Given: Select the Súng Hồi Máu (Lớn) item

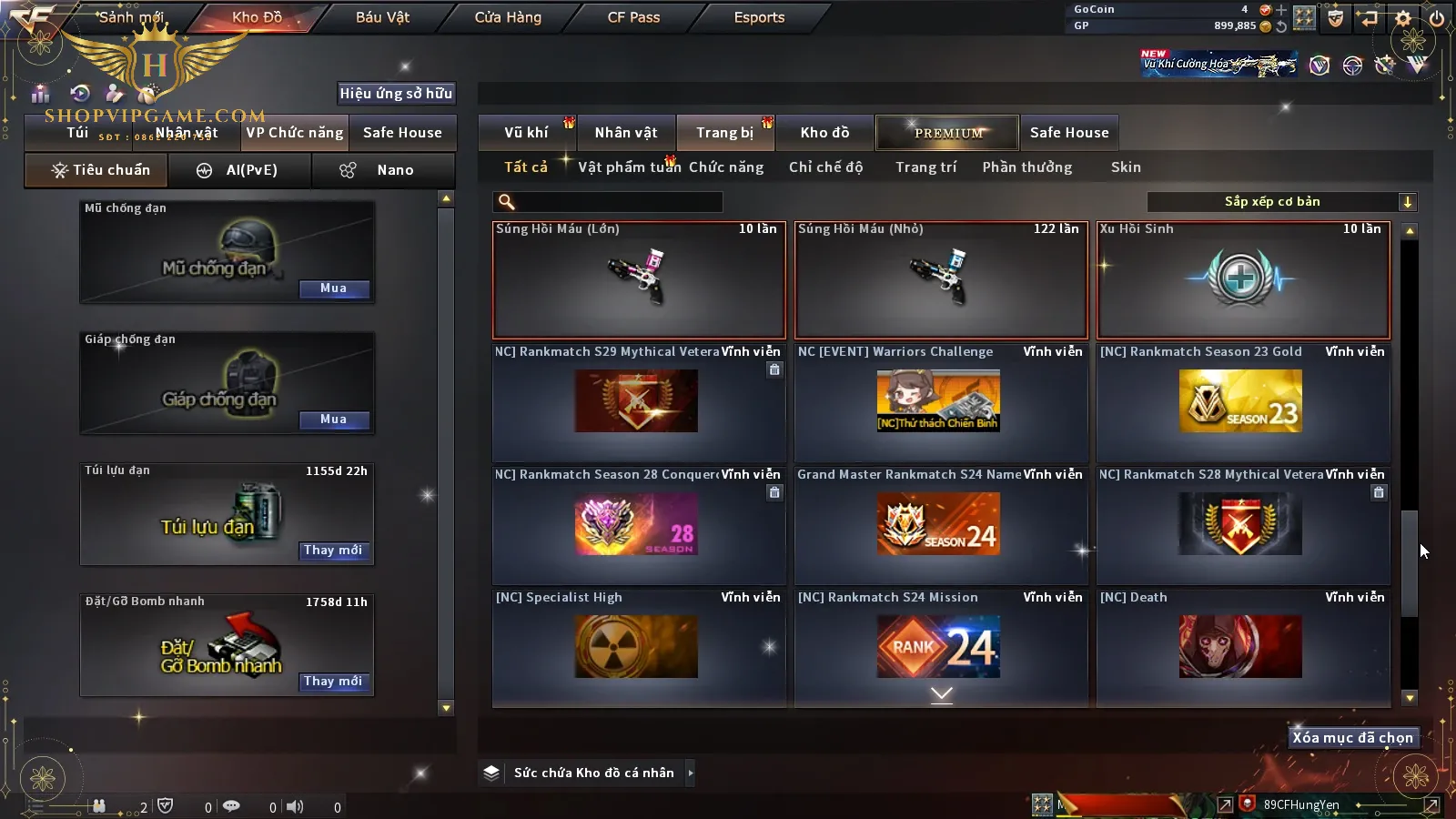Looking at the screenshot, I should click(639, 280).
